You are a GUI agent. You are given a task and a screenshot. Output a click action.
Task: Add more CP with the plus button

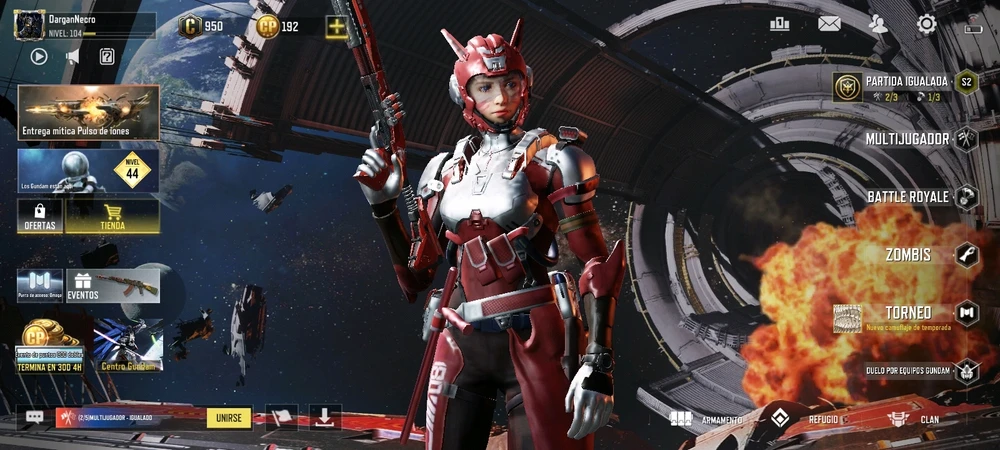[x=336, y=27]
